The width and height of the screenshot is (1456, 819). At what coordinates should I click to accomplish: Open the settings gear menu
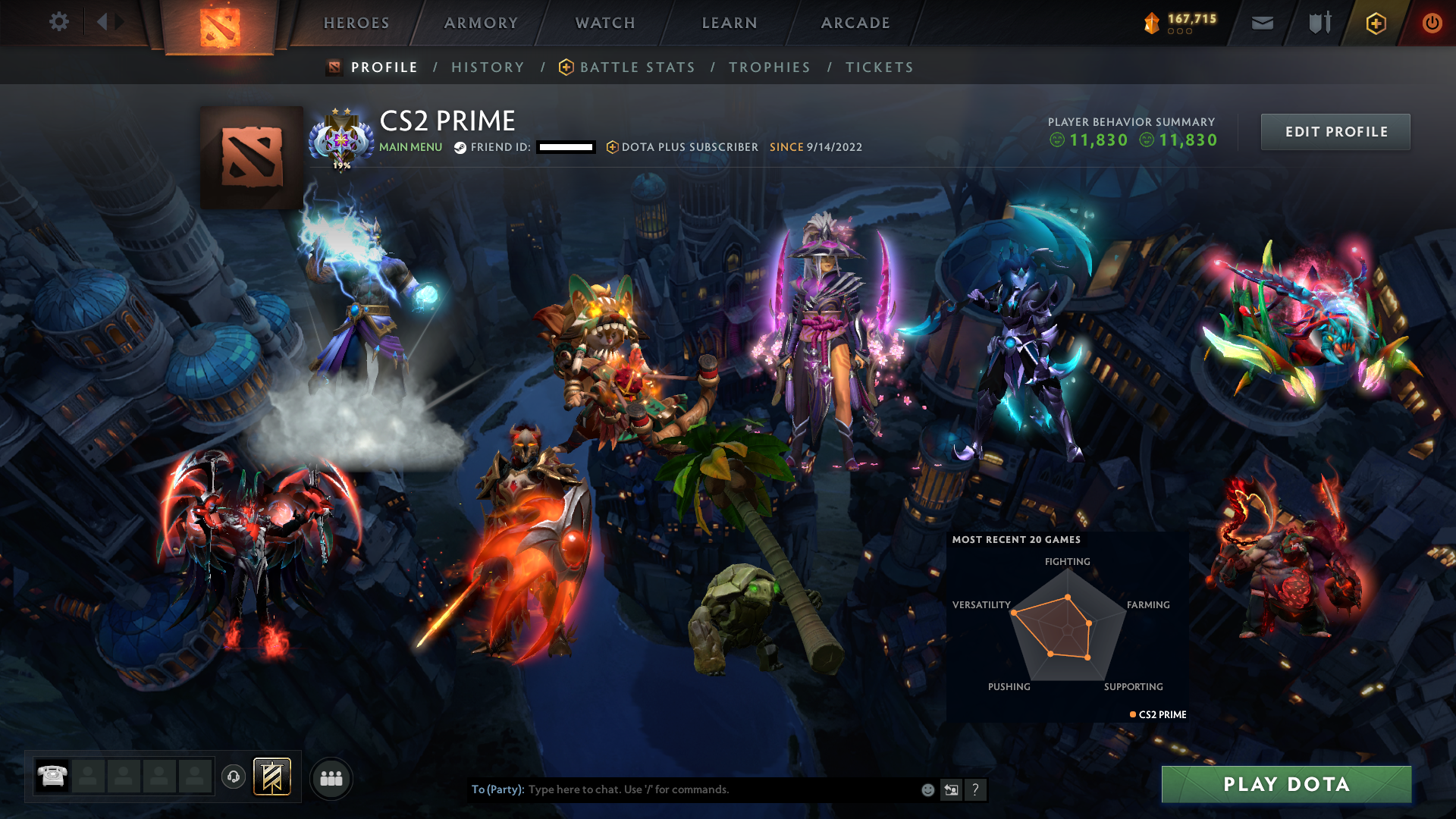[x=58, y=22]
